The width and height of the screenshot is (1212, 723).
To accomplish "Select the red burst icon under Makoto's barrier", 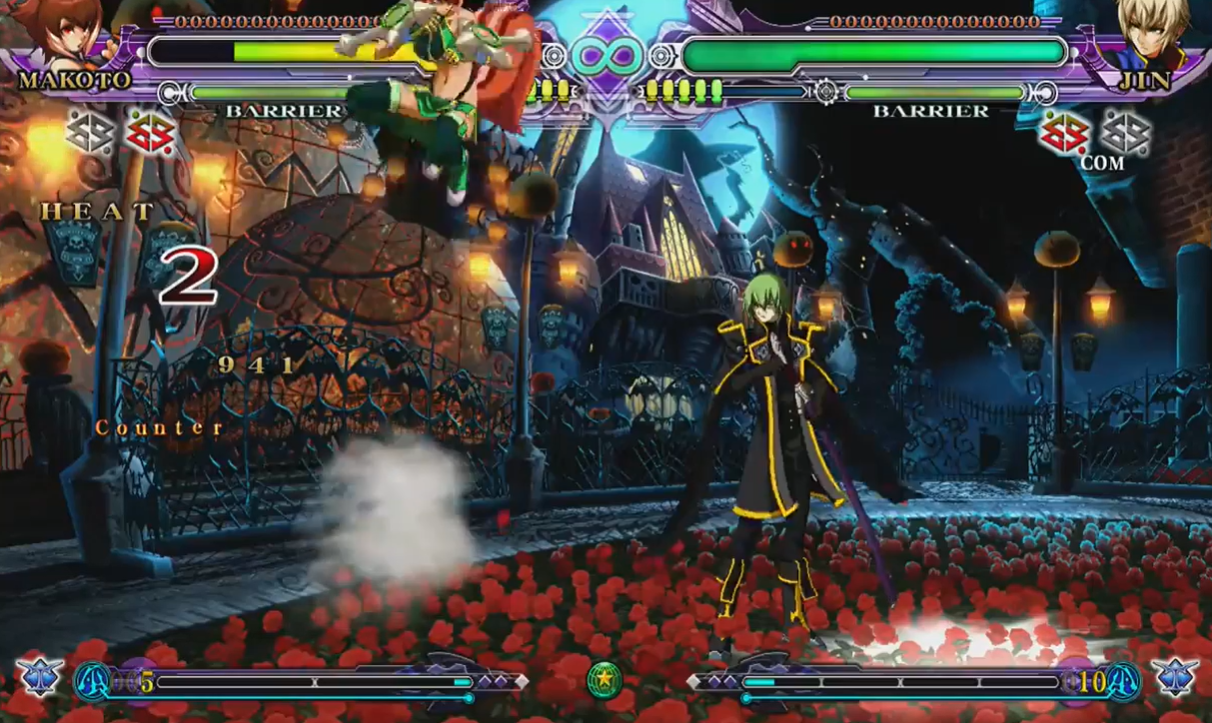I will 150,133.
